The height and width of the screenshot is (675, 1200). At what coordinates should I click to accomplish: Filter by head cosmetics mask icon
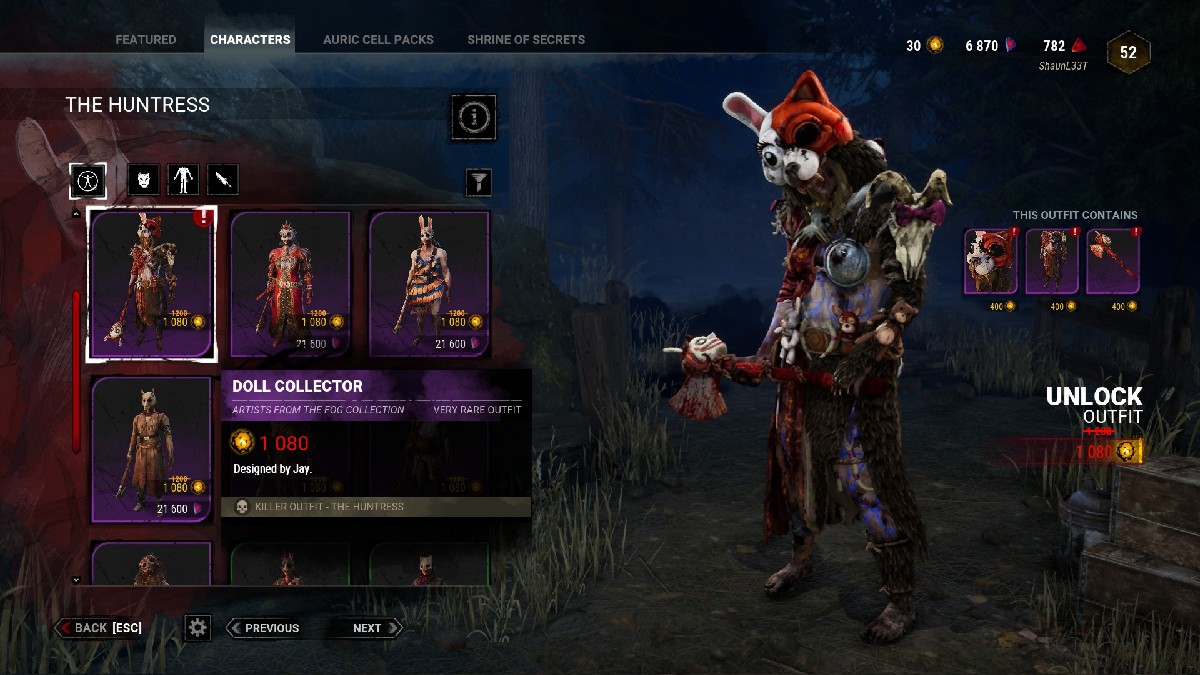coord(144,180)
